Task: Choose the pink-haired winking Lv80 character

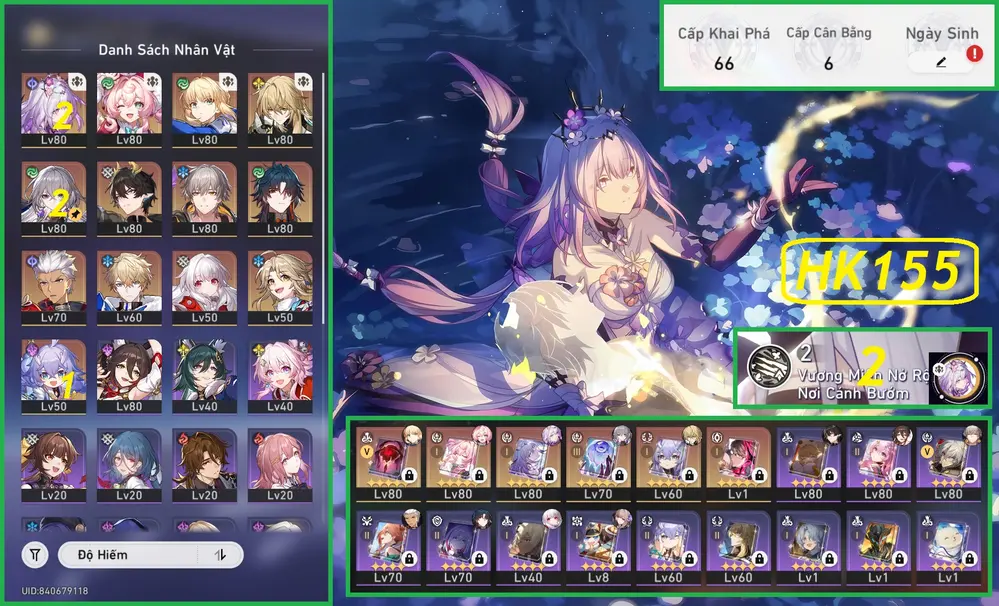Action: (x=129, y=110)
